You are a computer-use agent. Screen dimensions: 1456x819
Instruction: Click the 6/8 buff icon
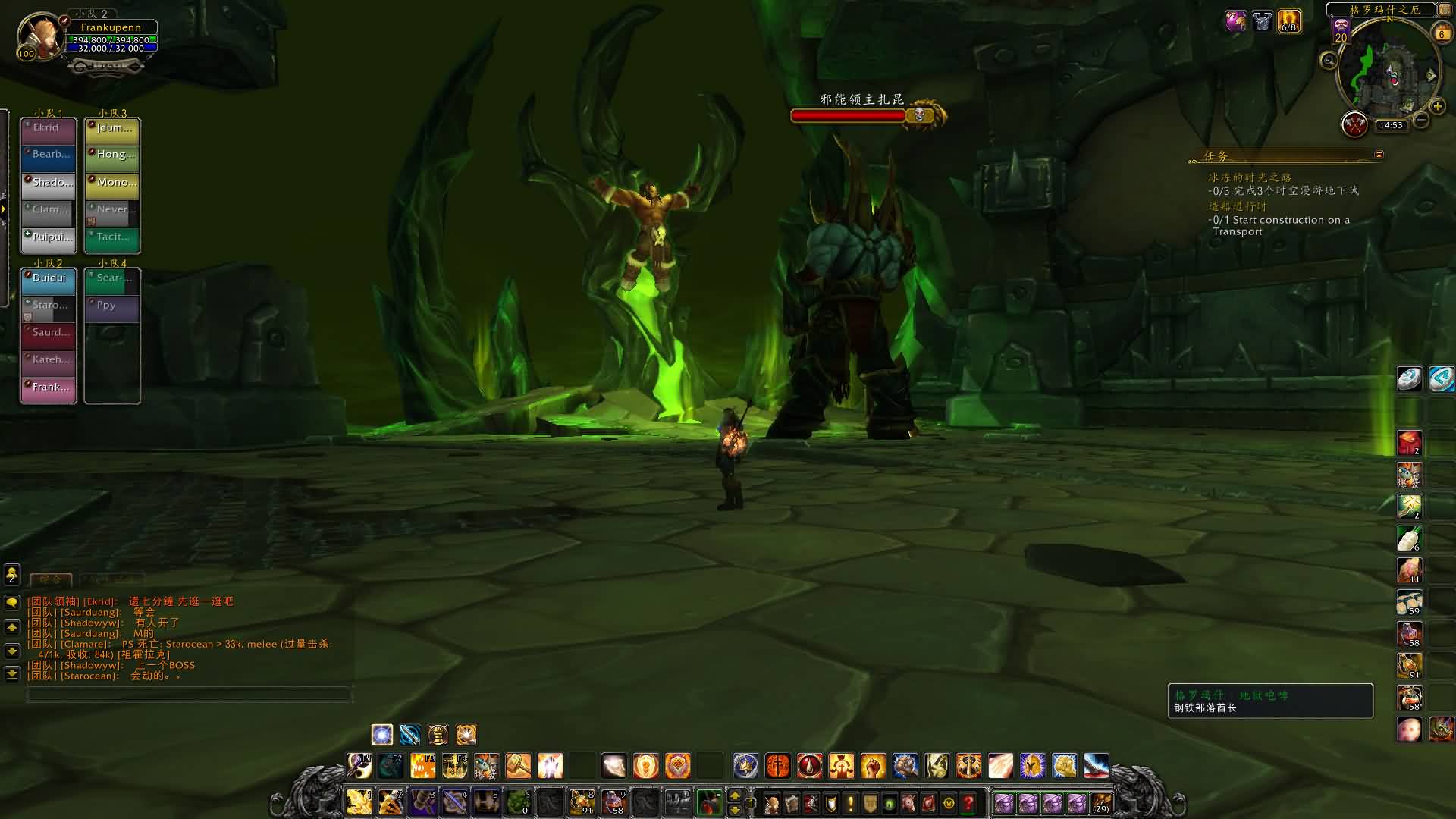click(1289, 21)
